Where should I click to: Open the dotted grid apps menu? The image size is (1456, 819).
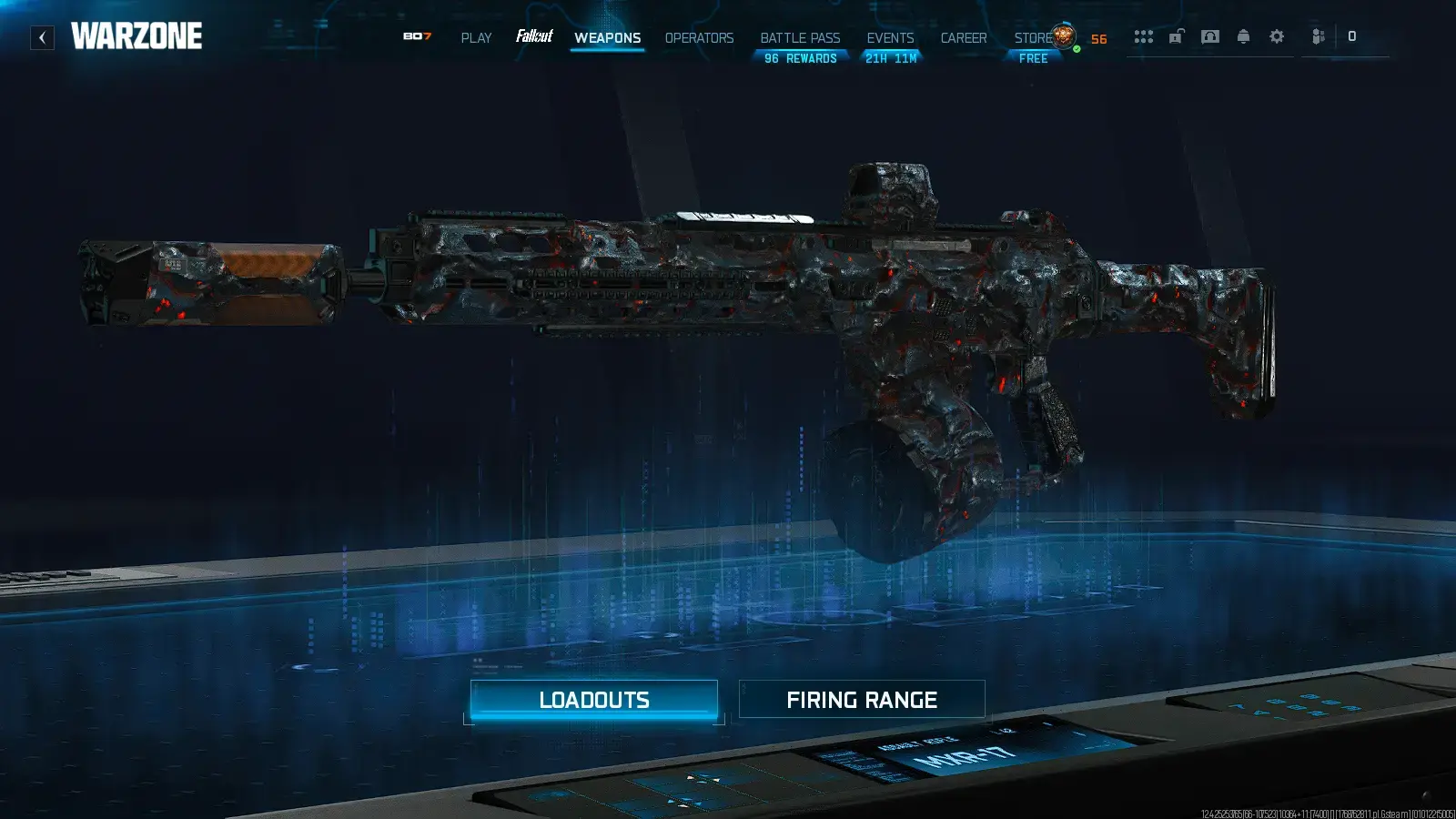pyautogui.click(x=1144, y=36)
